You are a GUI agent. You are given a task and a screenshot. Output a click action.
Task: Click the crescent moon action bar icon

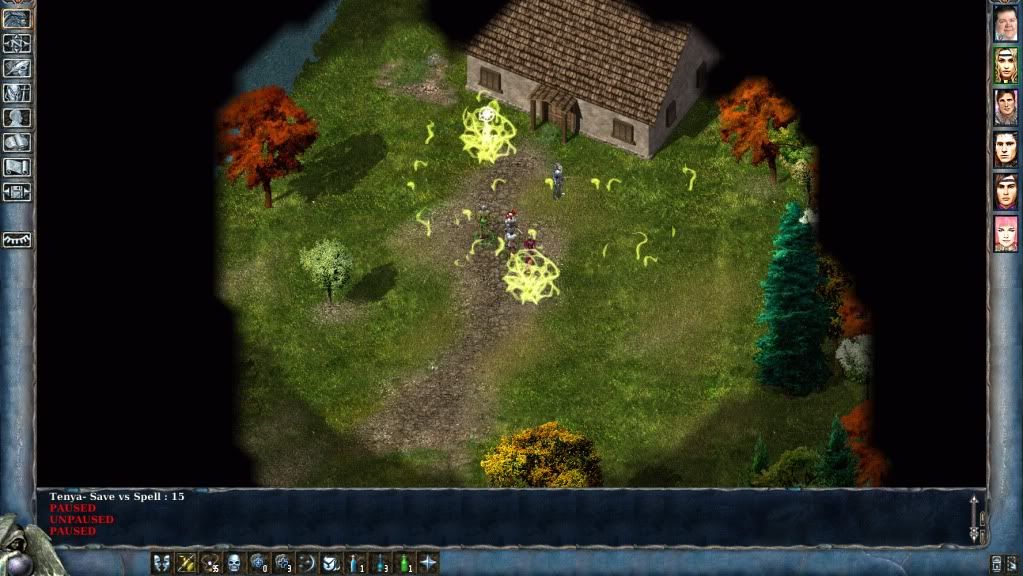tap(307, 563)
